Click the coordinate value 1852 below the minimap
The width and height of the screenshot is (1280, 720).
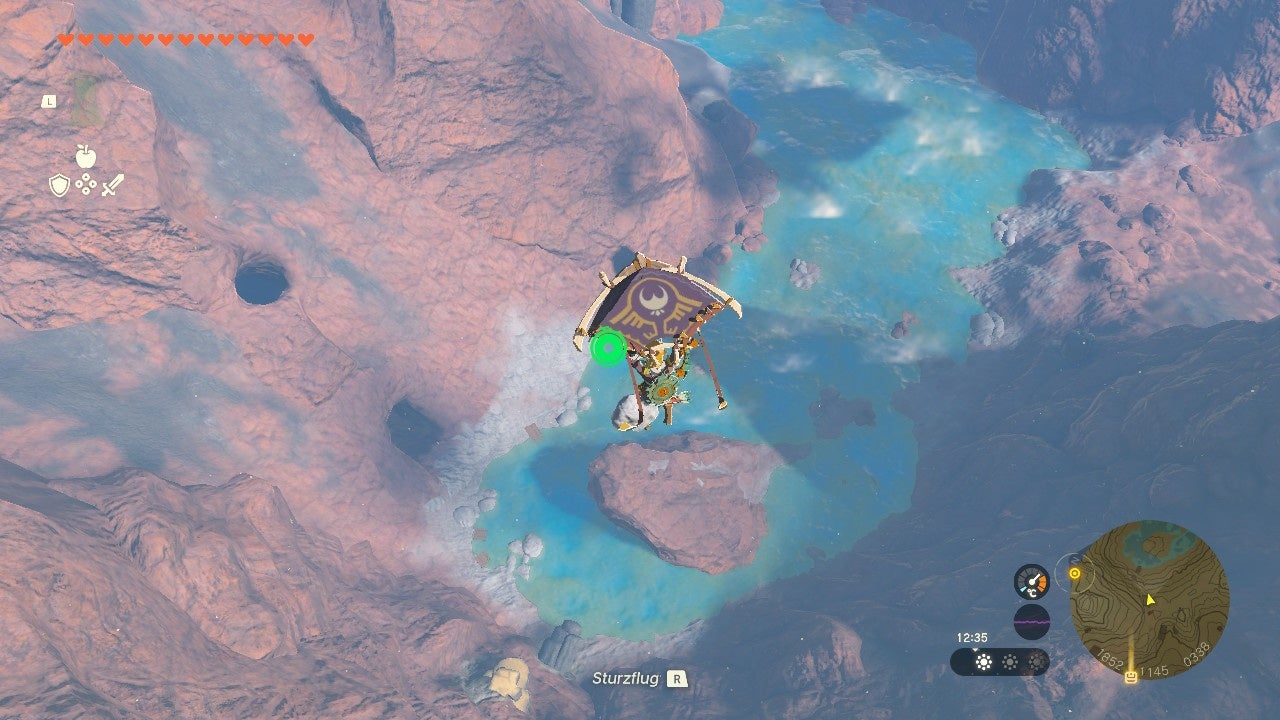click(x=1111, y=660)
